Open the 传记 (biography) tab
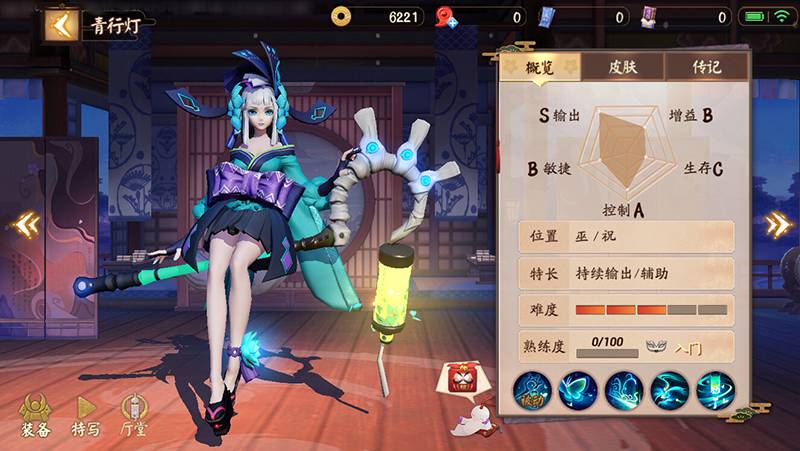 point(707,67)
